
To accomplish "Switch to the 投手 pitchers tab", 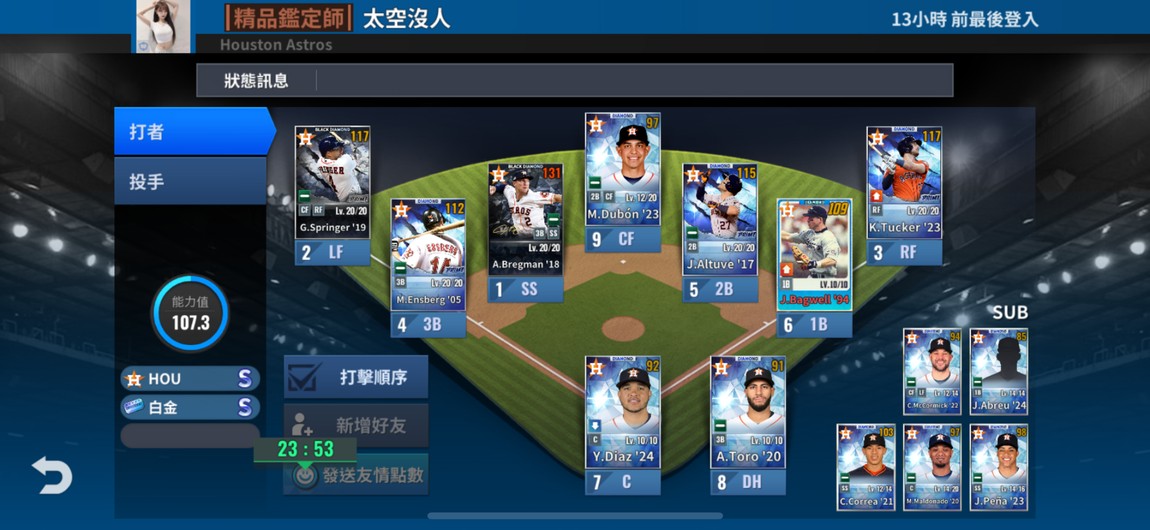I will 190,182.
